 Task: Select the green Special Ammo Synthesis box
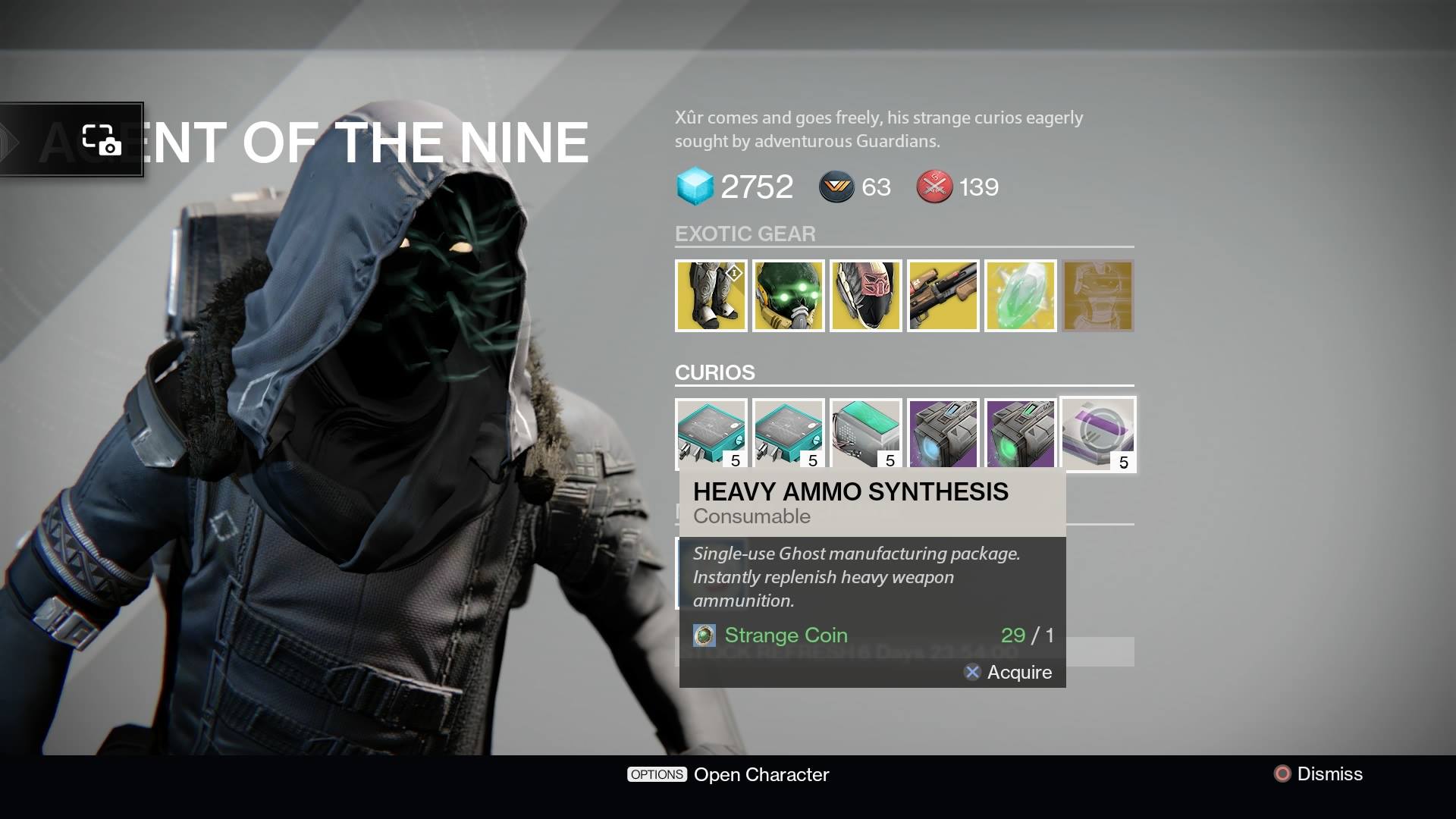coord(866,434)
